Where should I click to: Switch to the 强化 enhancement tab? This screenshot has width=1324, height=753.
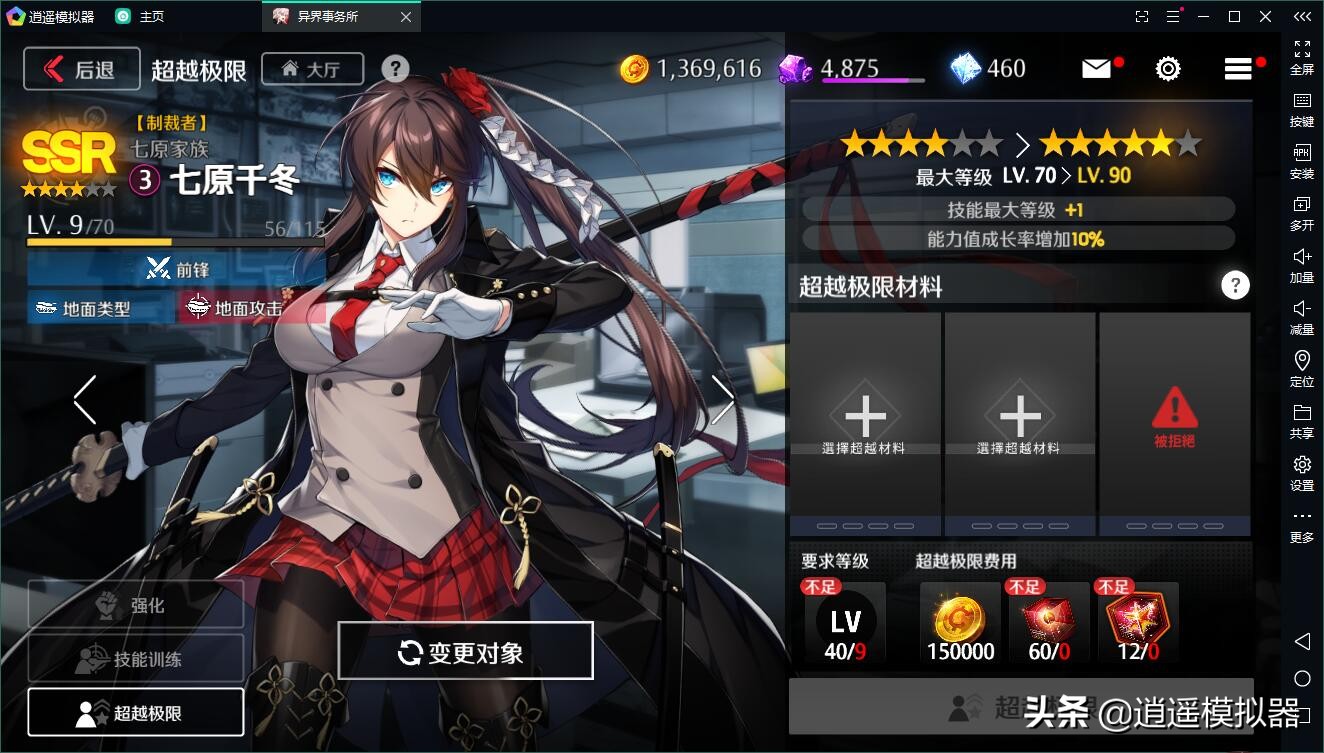136,605
